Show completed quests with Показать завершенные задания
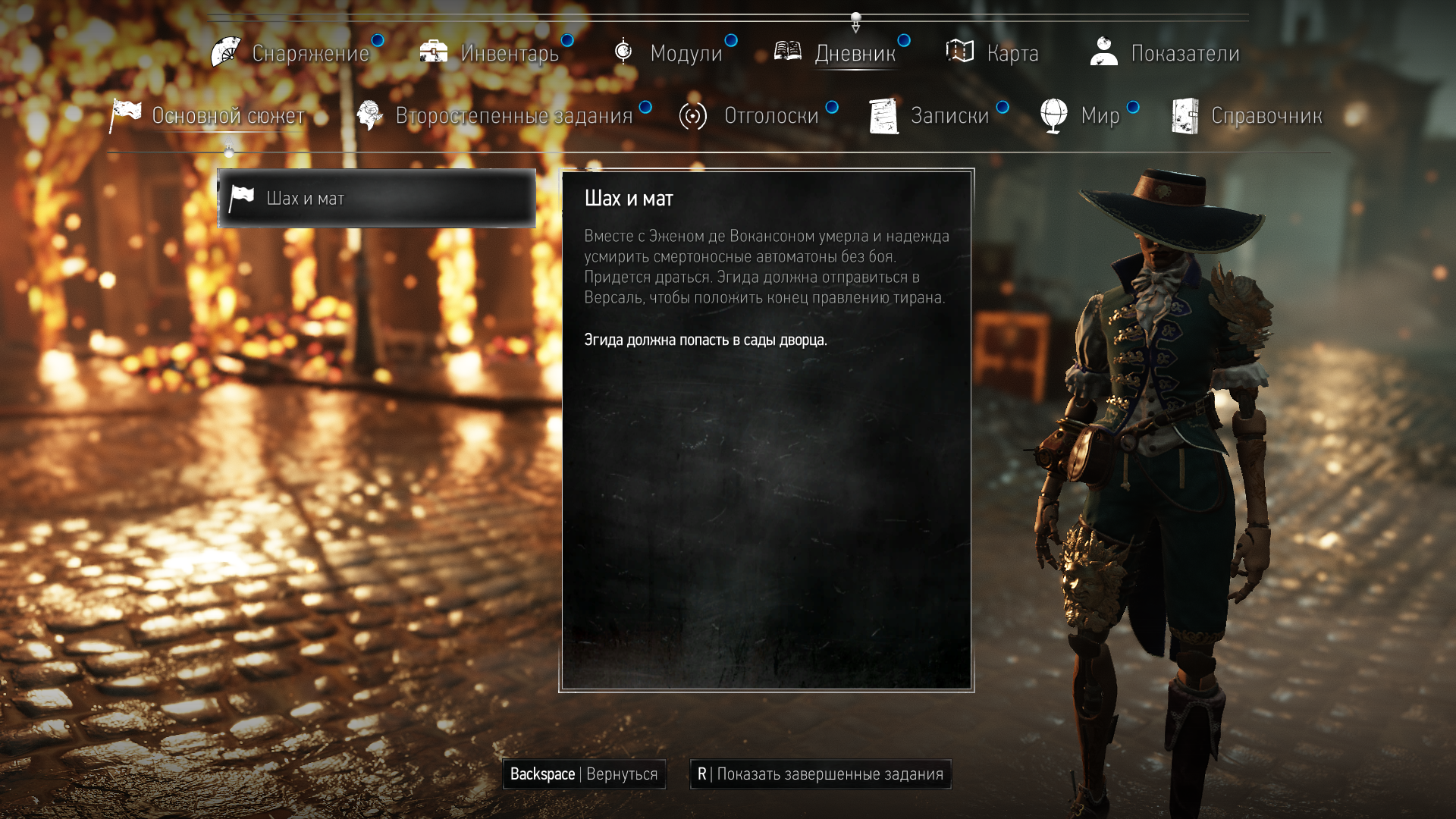Screen dimensions: 1456x819 point(821,774)
